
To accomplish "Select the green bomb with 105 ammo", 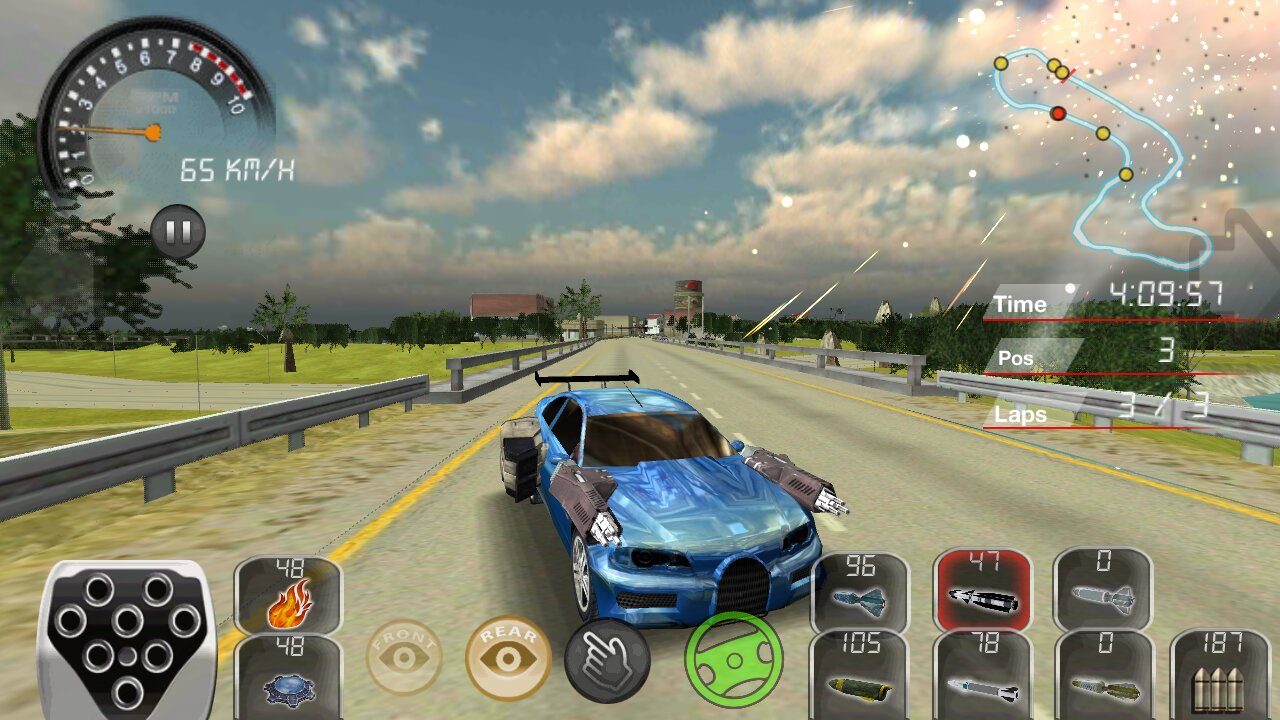I will click(x=860, y=675).
